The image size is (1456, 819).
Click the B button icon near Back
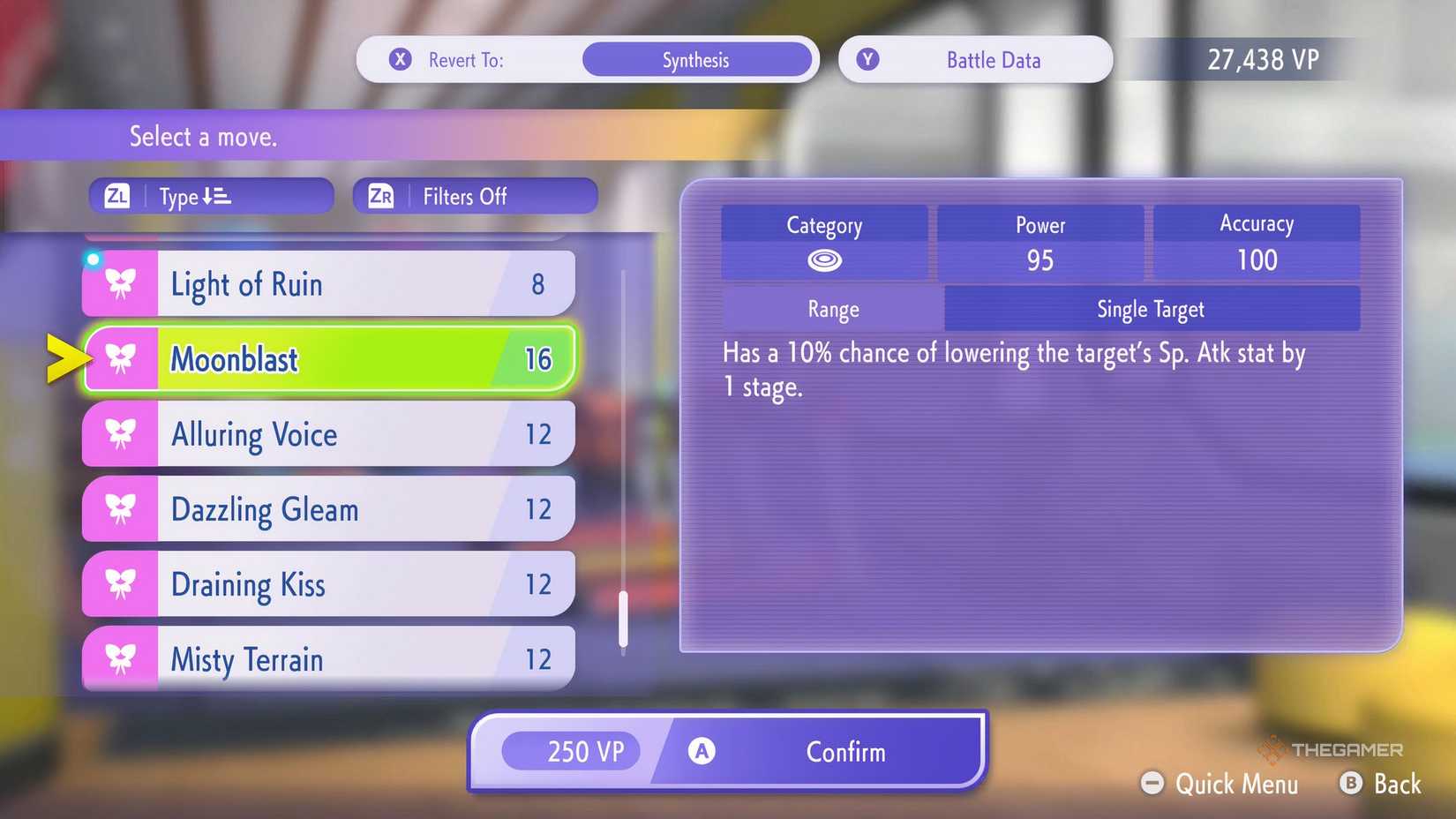click(1351, 783)
